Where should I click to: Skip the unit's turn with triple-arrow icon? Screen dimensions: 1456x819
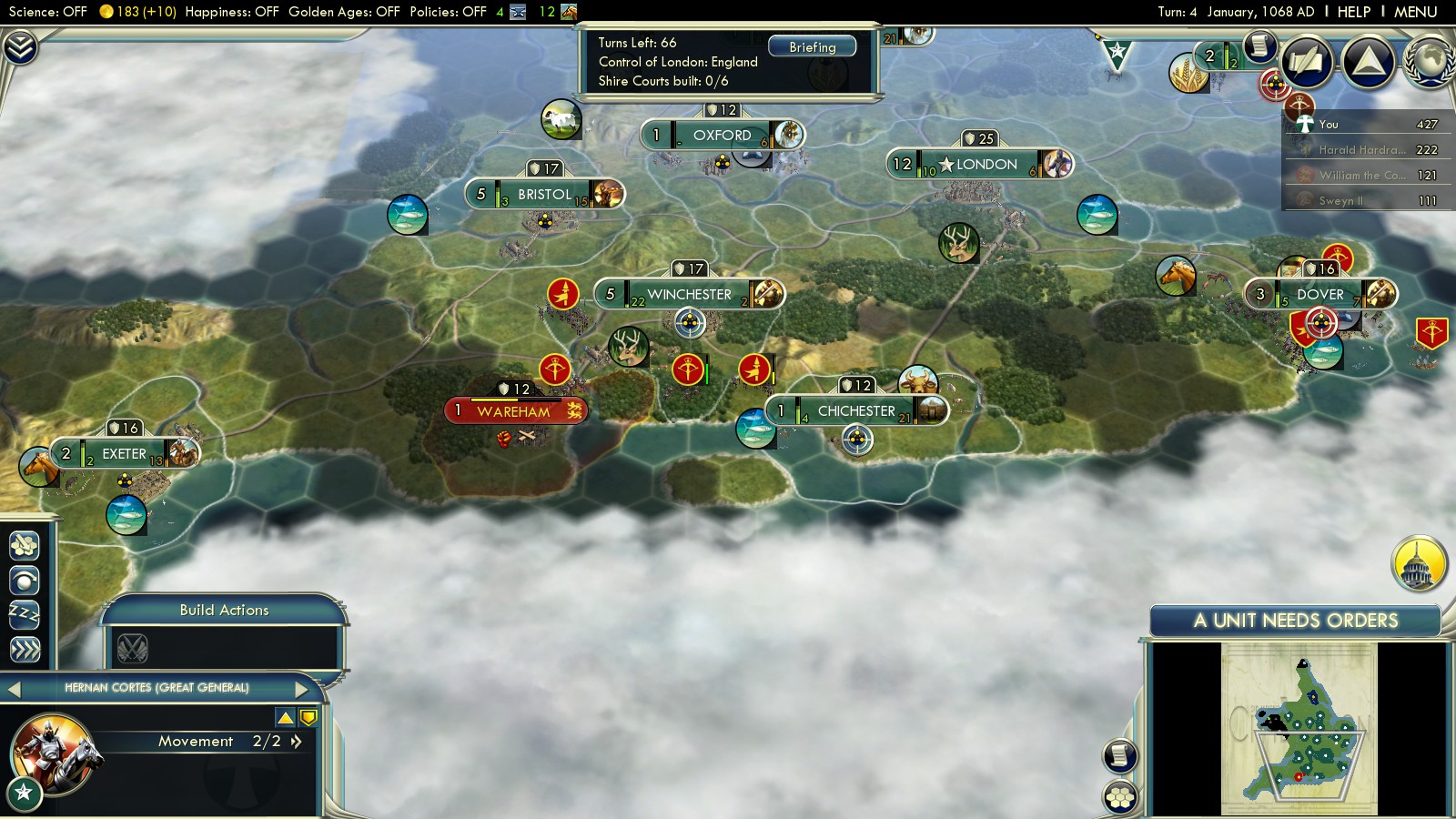click(x=25, y=649)
